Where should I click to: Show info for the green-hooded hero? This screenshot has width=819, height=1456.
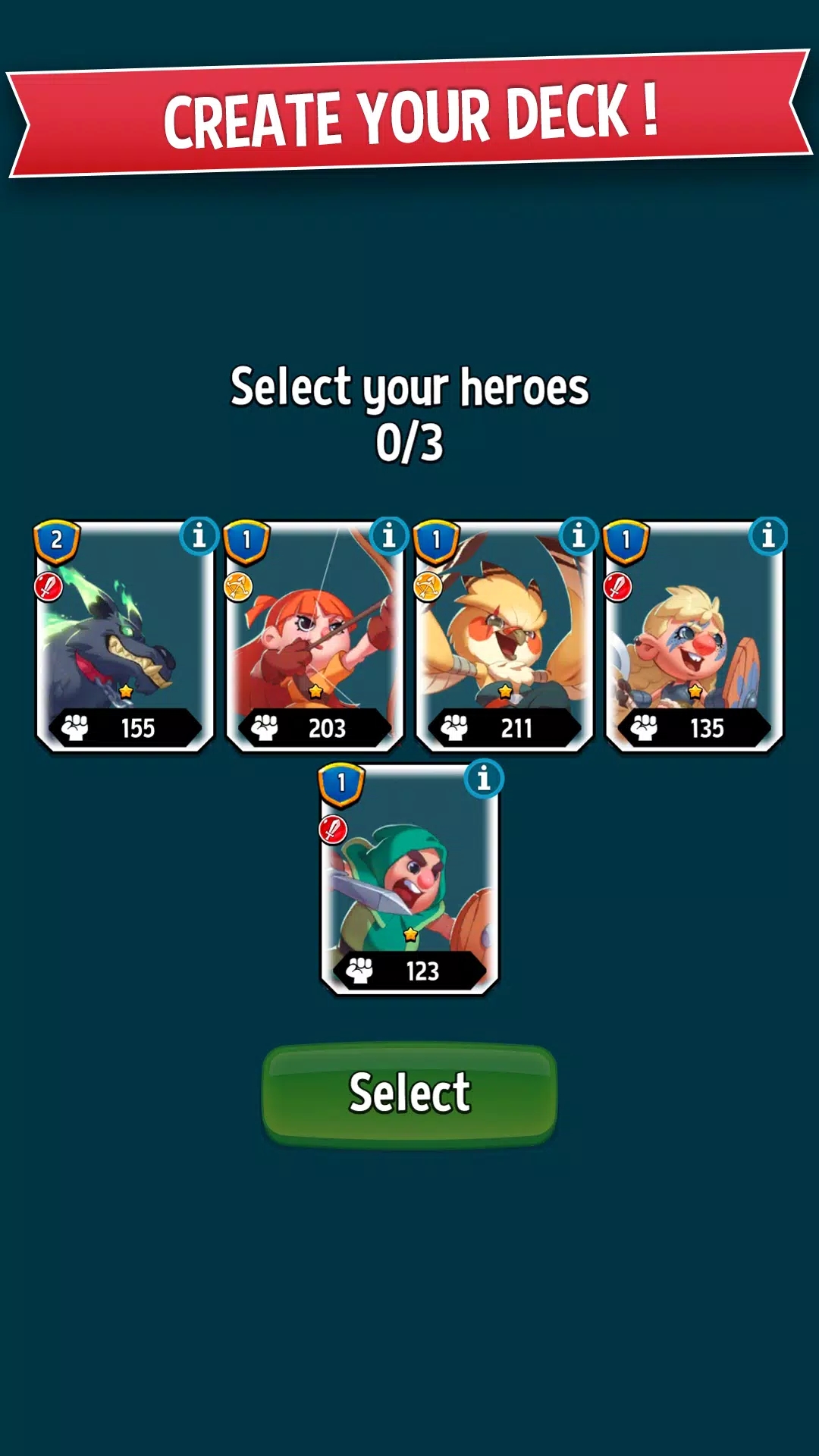(484, 778)
